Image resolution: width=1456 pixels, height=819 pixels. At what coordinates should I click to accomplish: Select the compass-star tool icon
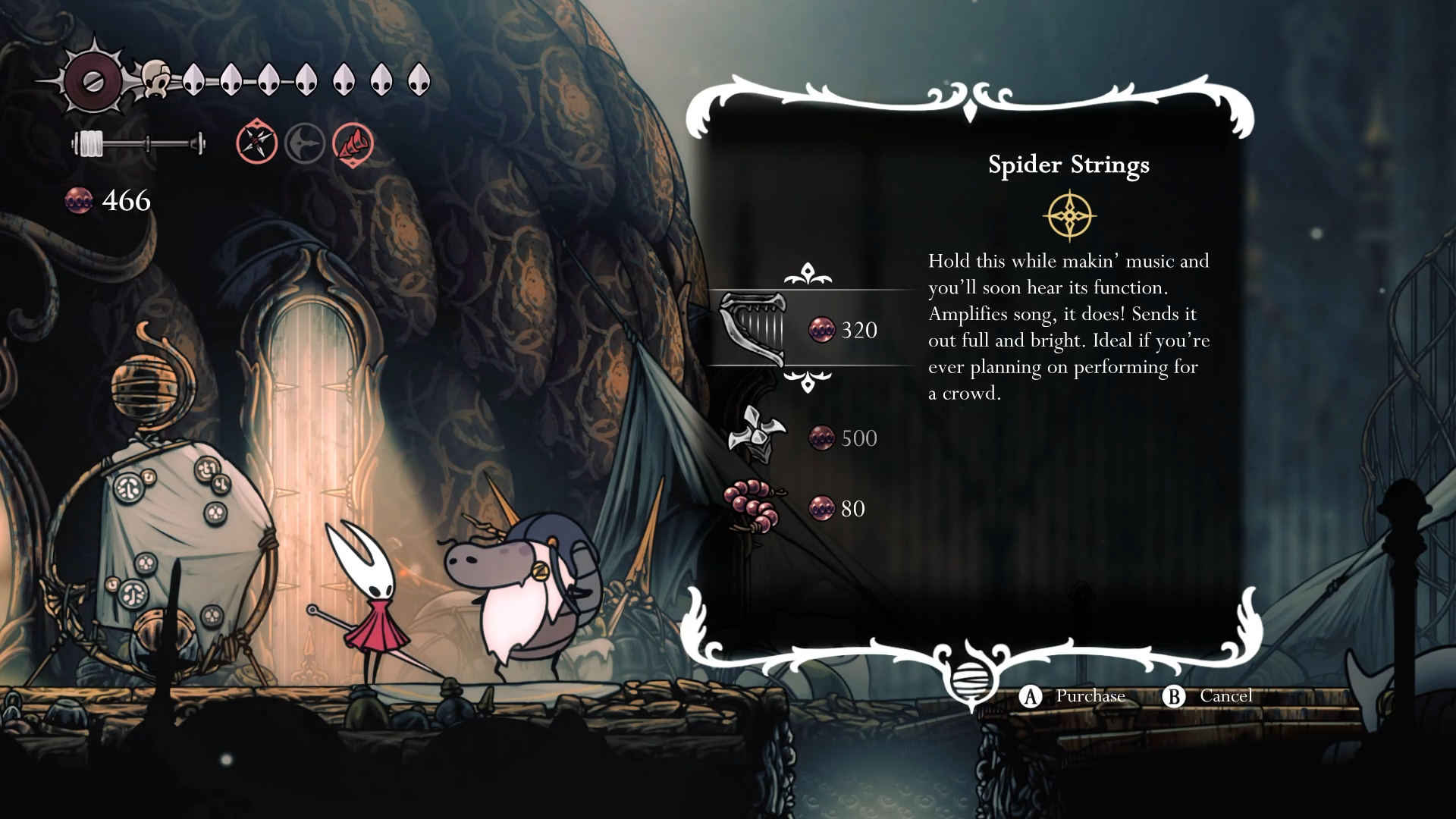257,143
